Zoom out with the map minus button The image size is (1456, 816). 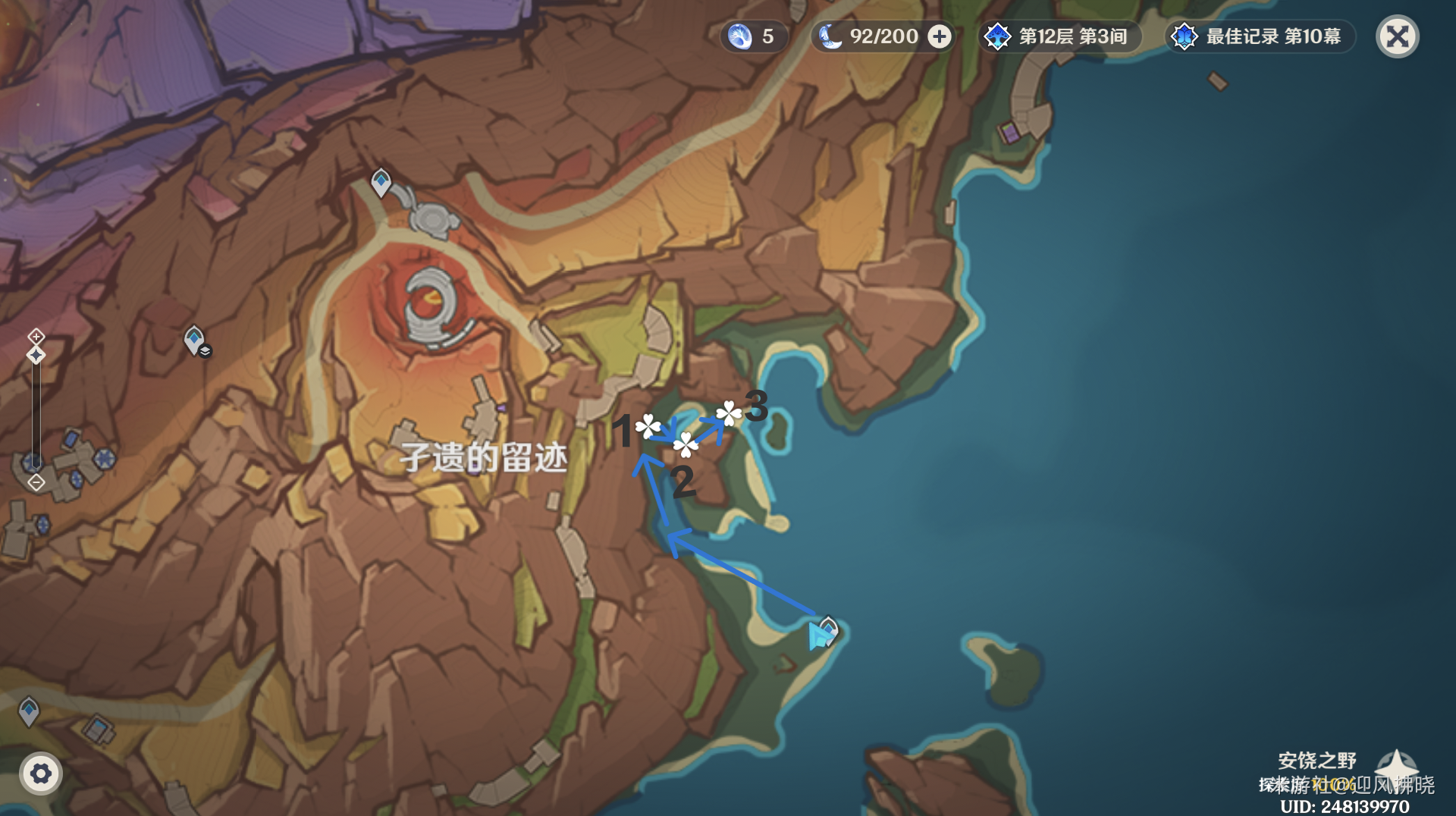(x=35, y=482)
